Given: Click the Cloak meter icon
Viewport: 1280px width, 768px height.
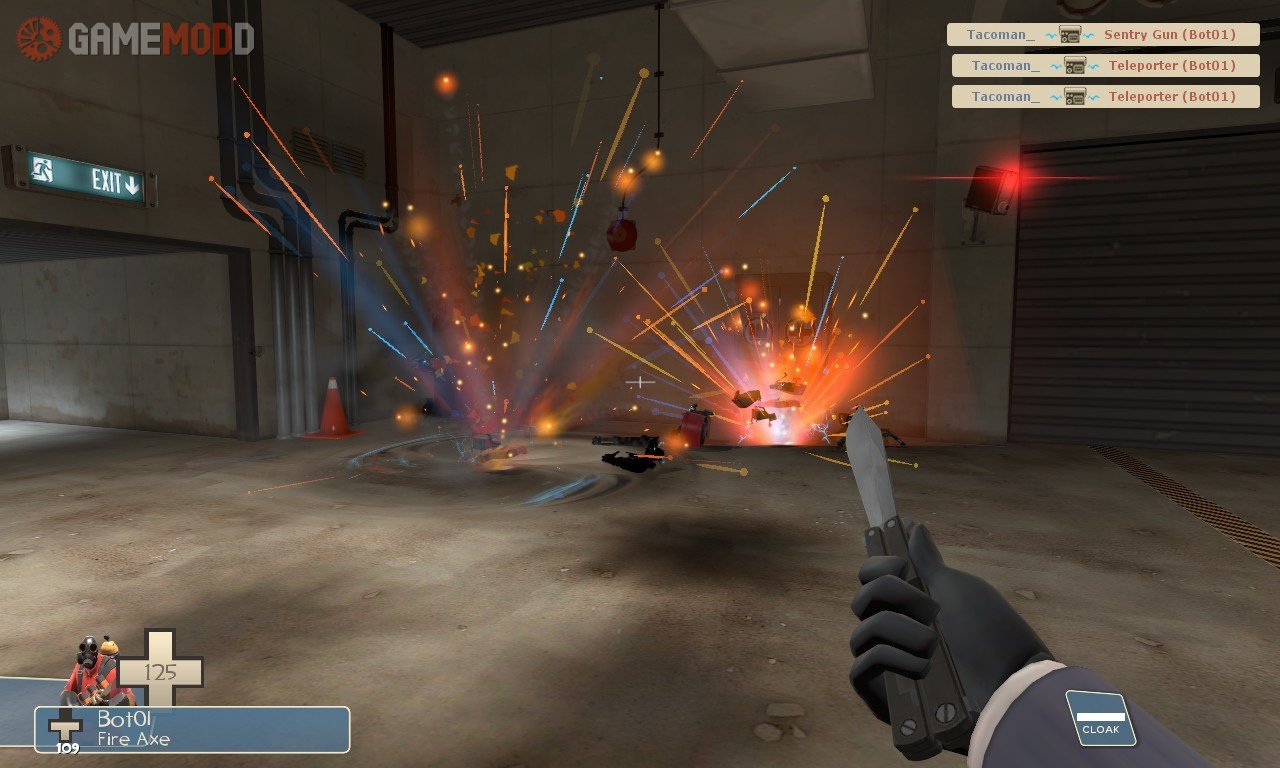Looking at the screenshot, I should 1100,719.
